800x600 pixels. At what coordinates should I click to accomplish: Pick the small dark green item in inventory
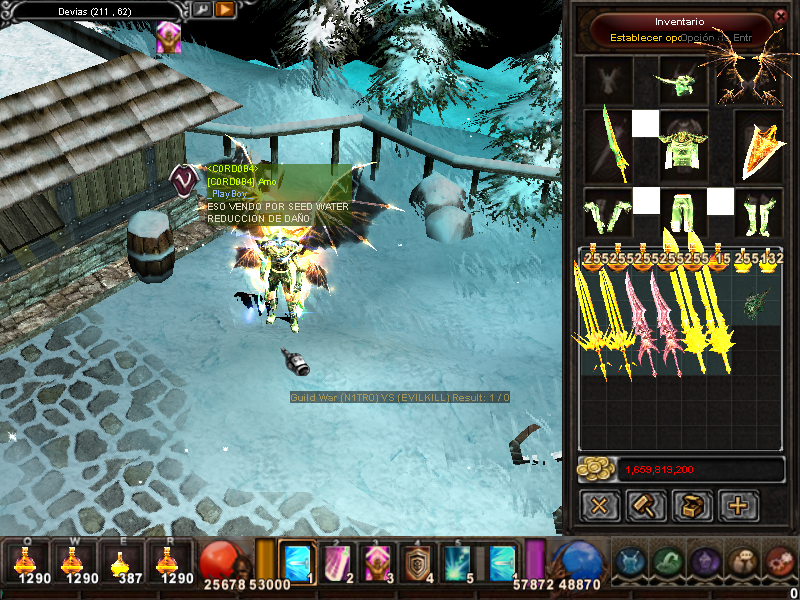[756, 302]
